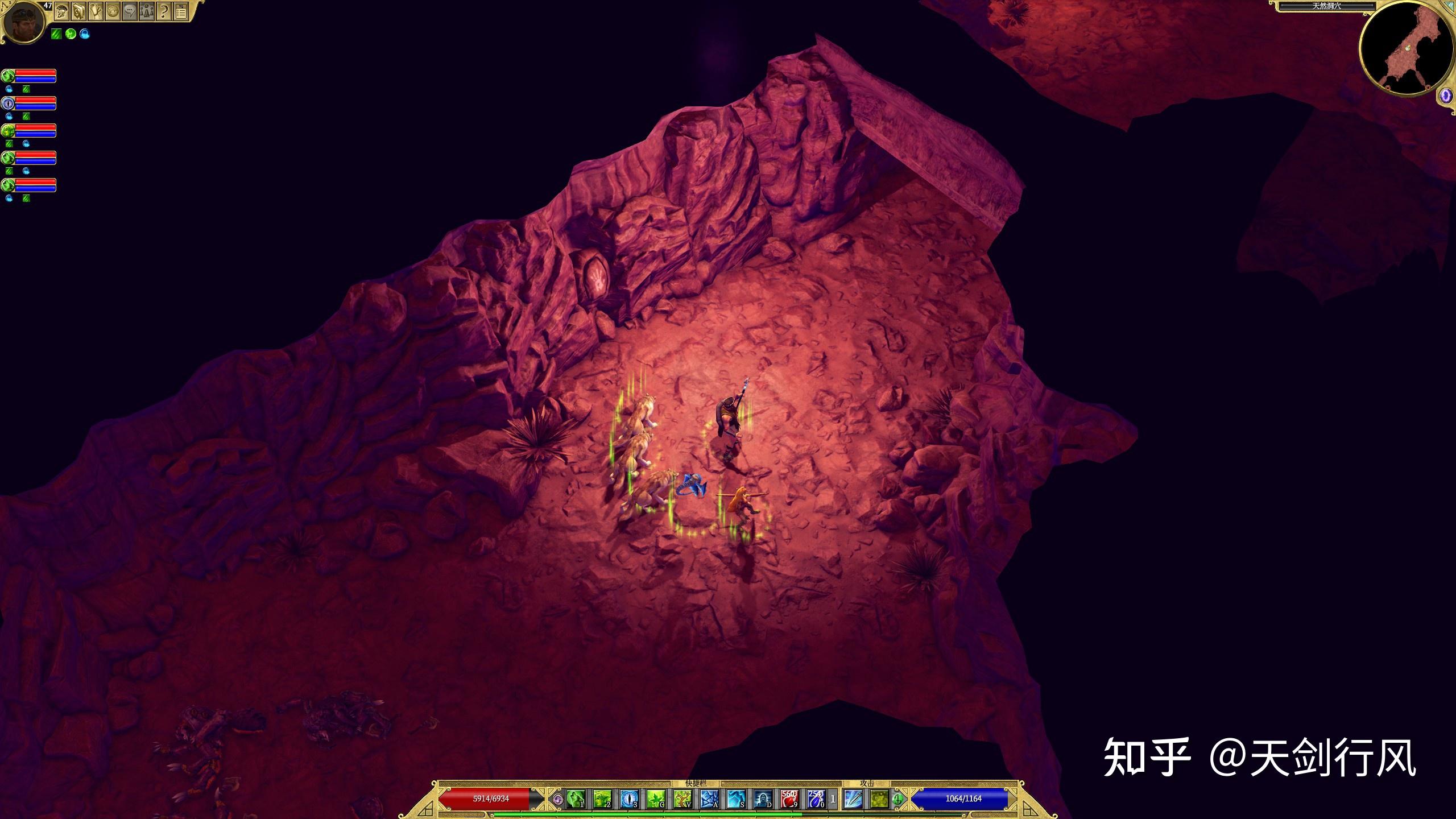This screenshot has width=1456, height=819.
Task: Open the question mark help menu
Action: pyautogui.click(x=164, y=11)
